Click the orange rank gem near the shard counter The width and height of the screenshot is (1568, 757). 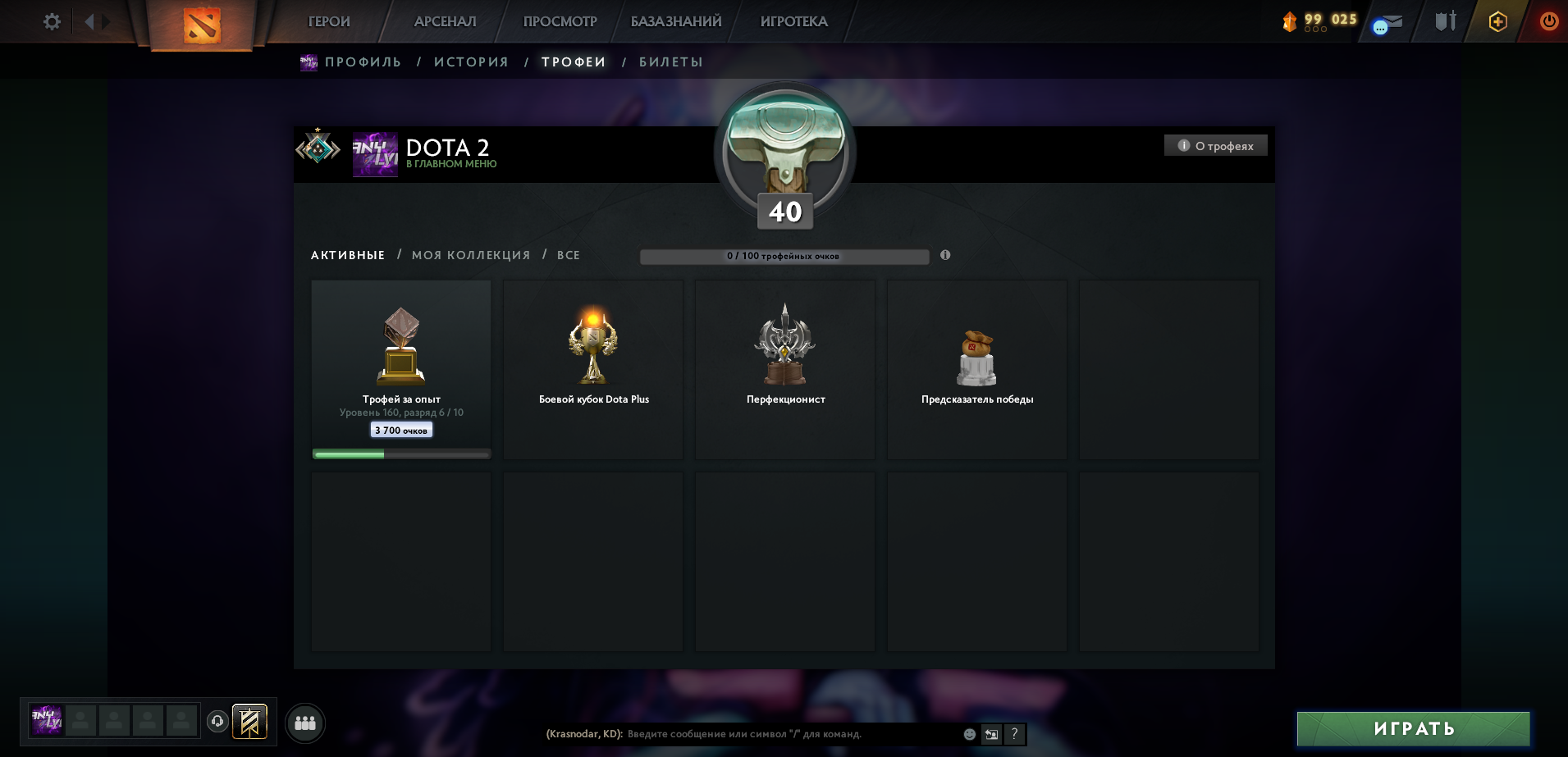pyautogui.click(x=1291, y=22)
